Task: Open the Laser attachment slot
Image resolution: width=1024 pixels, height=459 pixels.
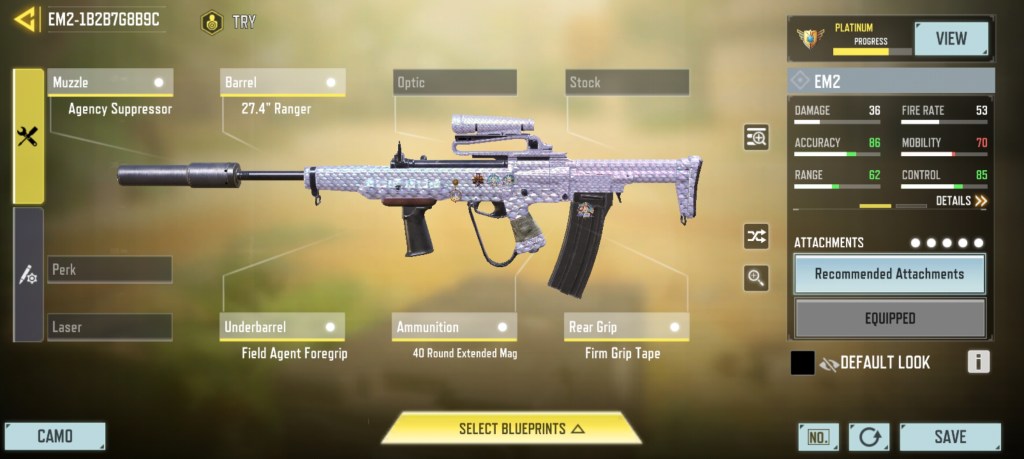Action: click(109, 326)
